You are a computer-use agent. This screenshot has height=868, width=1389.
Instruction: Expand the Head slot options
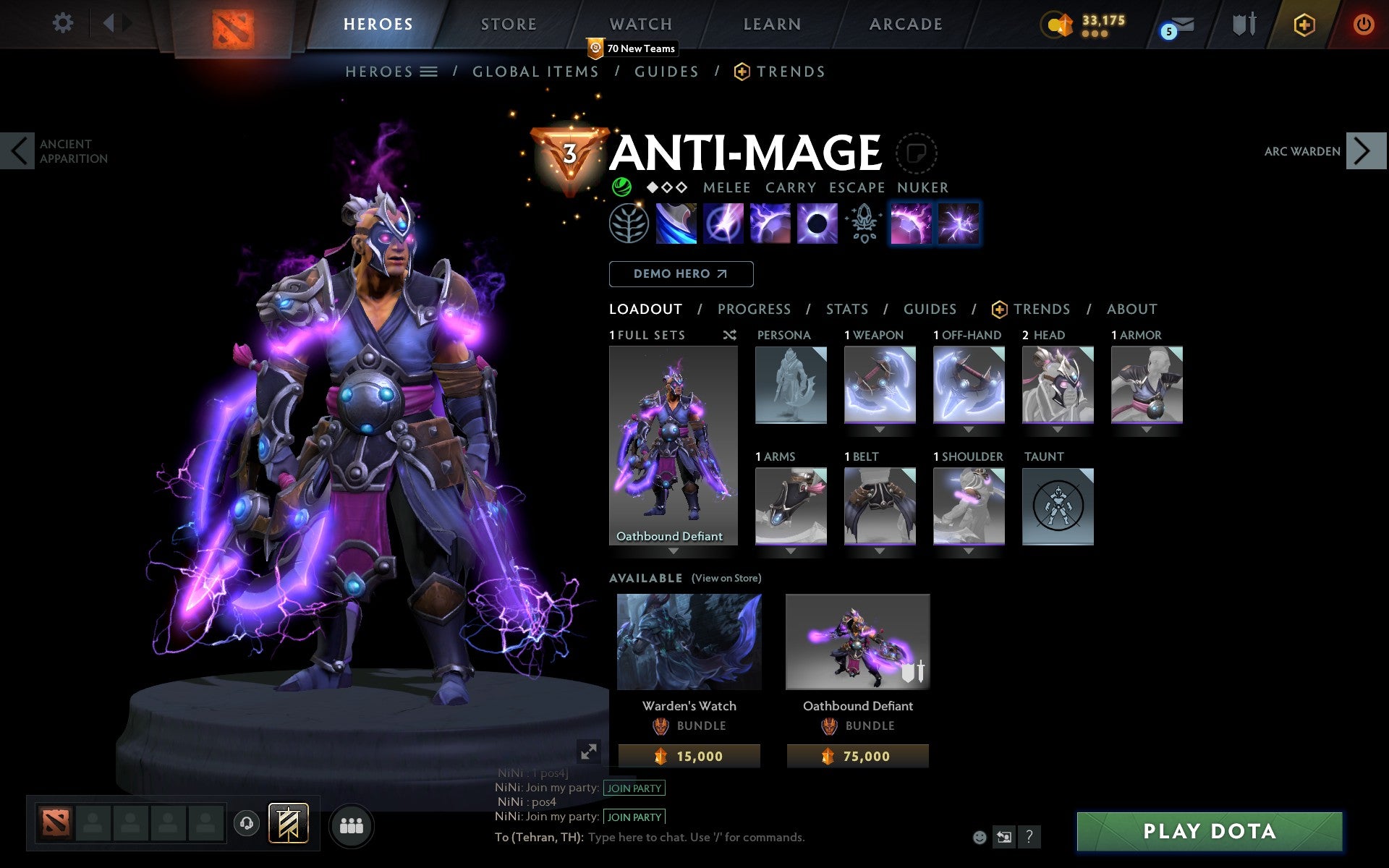1057,429
